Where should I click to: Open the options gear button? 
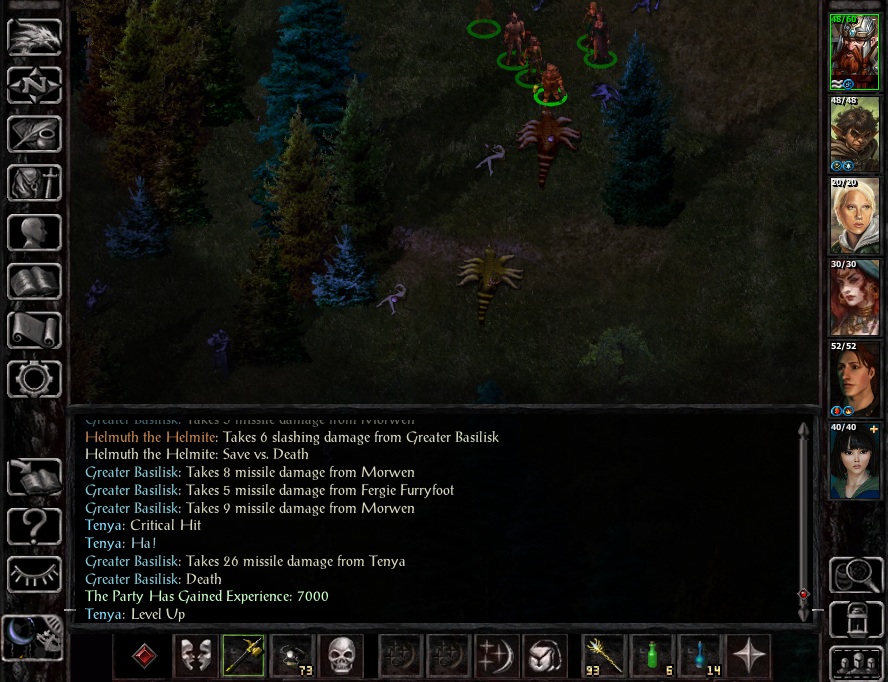point(34,379)
